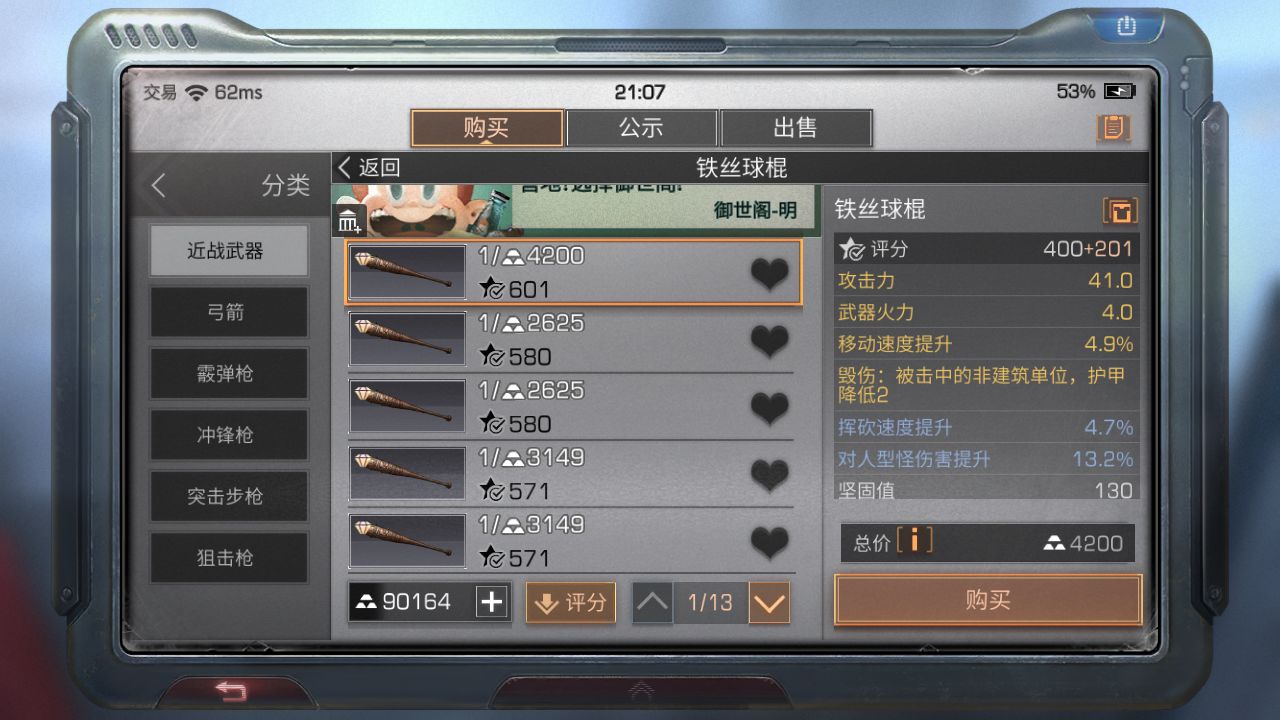Click the item preview icon beside 铁丝球棍 title
The image size is (1280, 720).
click(1121, 211)
